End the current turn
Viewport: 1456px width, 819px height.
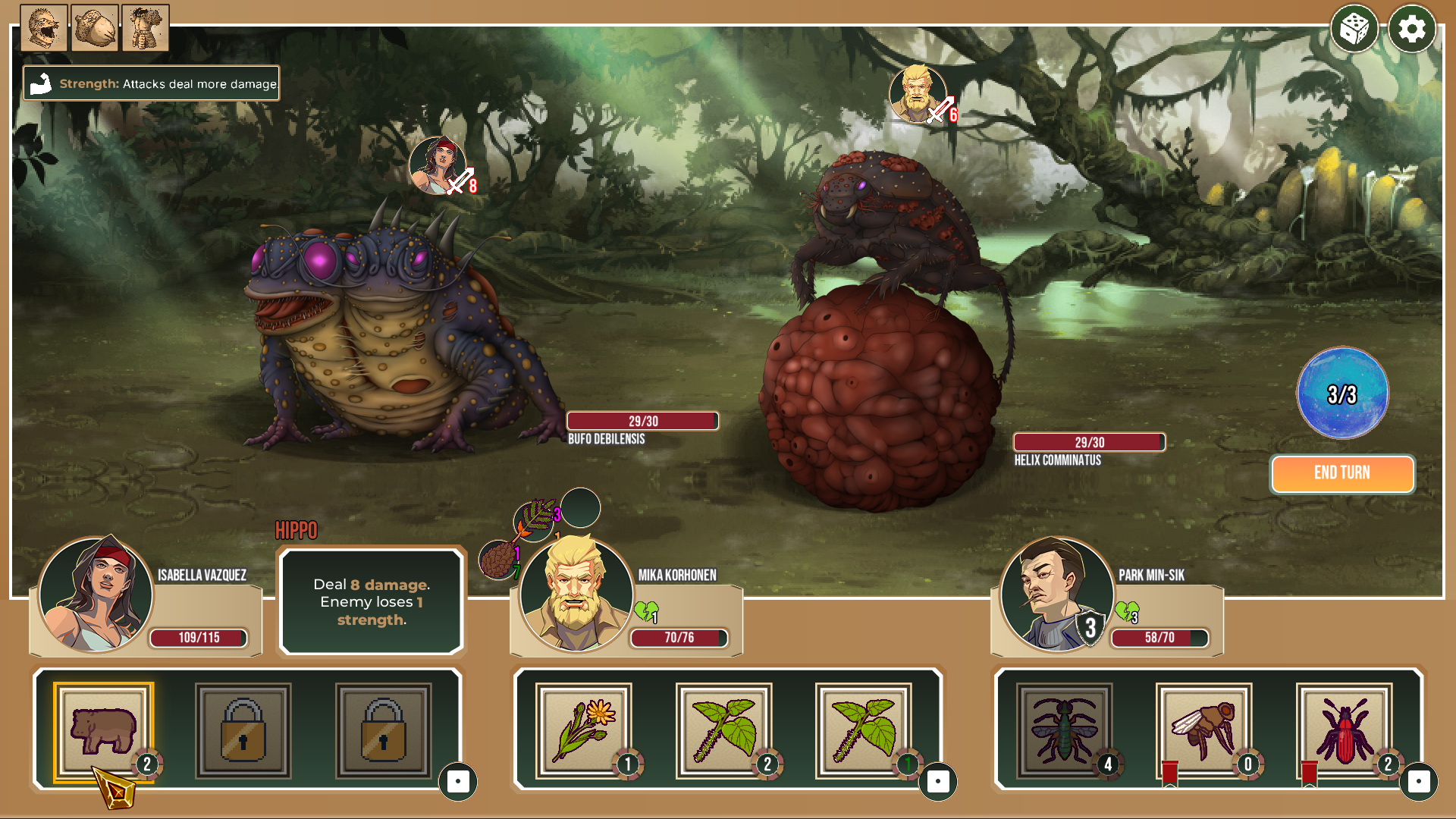pyautogui.click(x=1341, y=473)
